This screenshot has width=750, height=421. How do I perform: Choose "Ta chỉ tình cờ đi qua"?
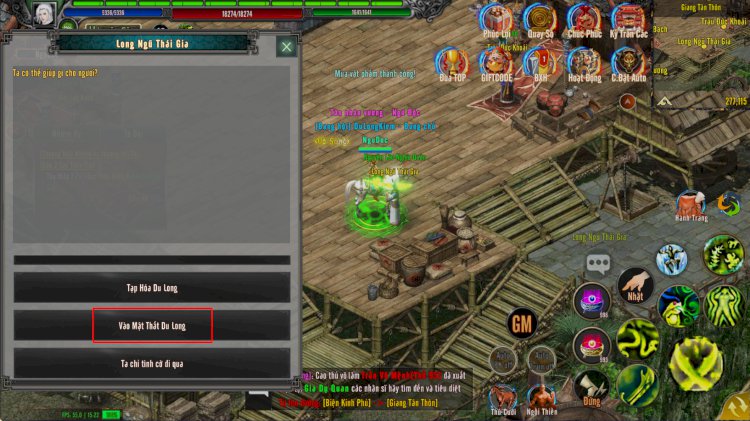click(152, 363)
